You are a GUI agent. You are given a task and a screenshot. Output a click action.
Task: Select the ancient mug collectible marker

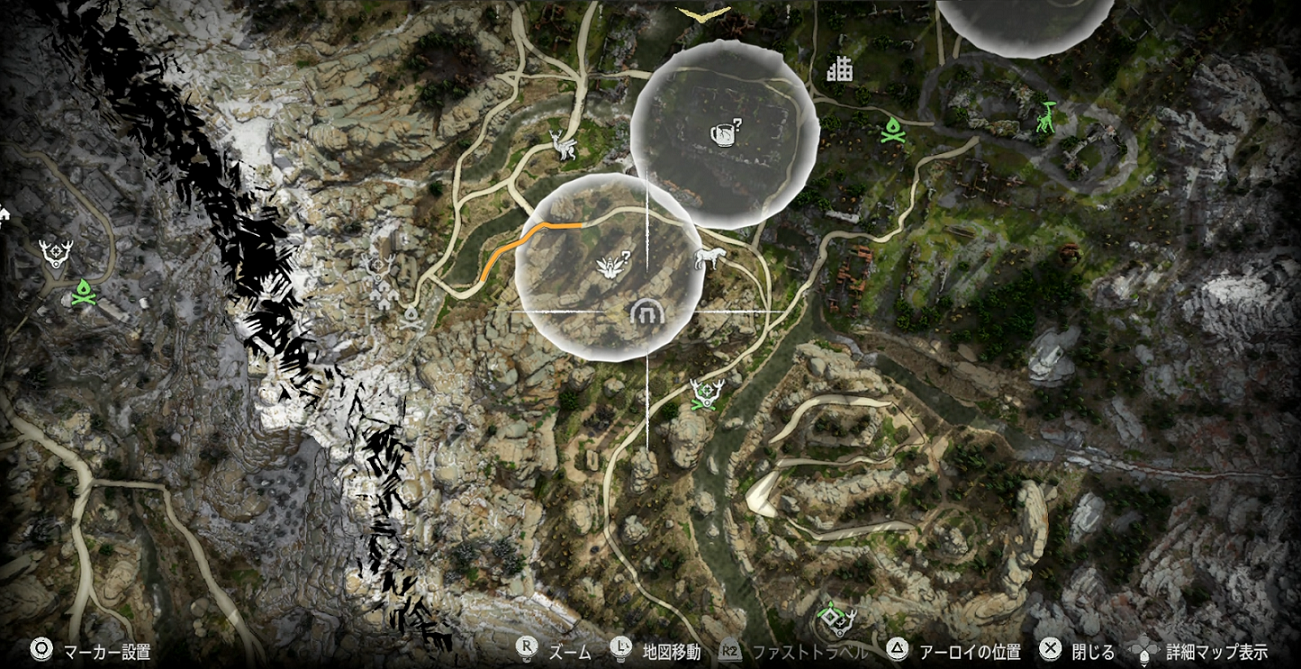click(x=724, y=130)
